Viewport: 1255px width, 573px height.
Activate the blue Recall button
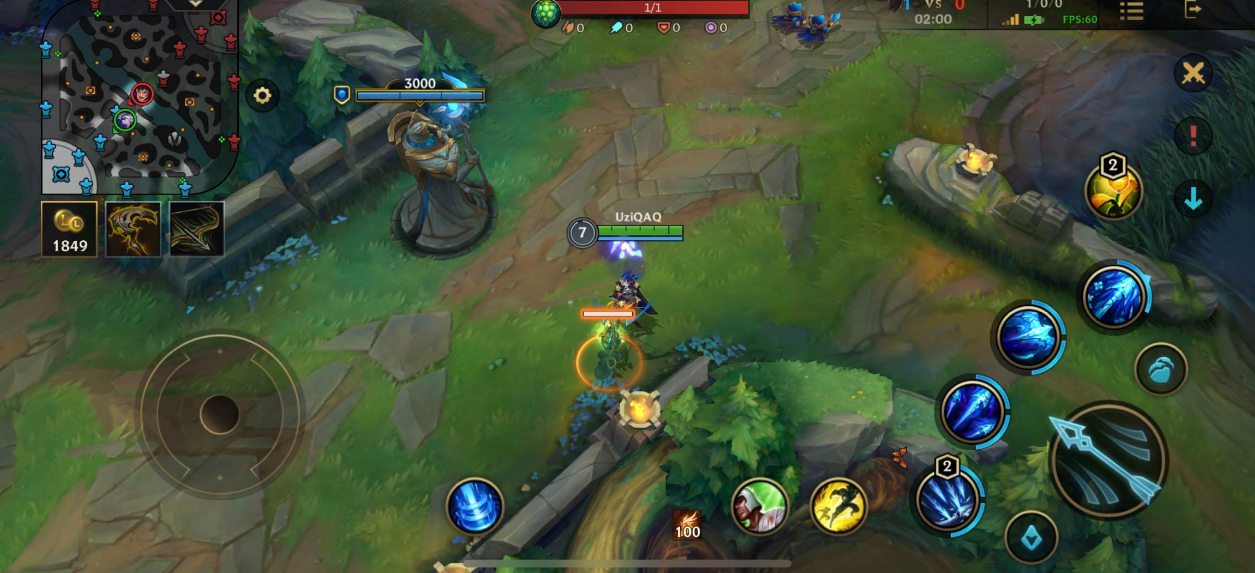(x=474, y=506)
